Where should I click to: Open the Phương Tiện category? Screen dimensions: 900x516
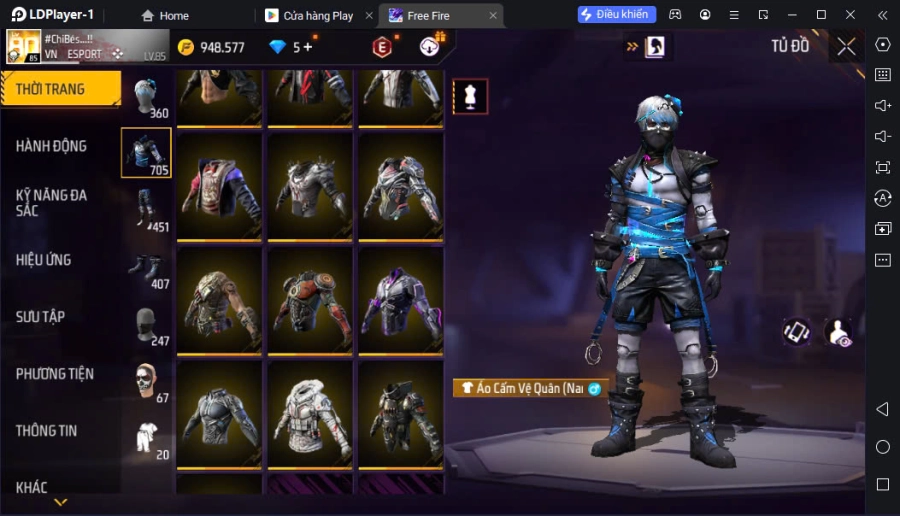[x=55, y=374]
